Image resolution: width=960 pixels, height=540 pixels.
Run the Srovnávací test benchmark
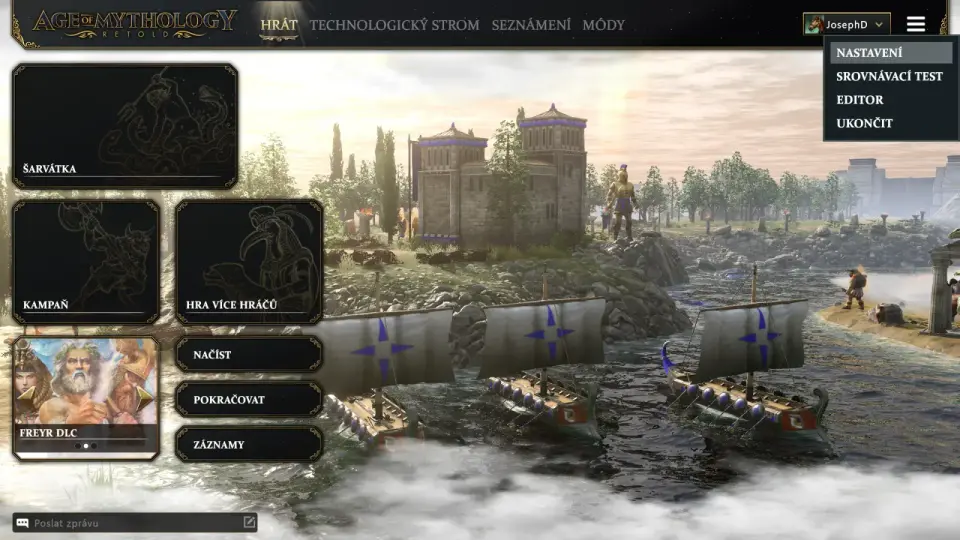889,76
